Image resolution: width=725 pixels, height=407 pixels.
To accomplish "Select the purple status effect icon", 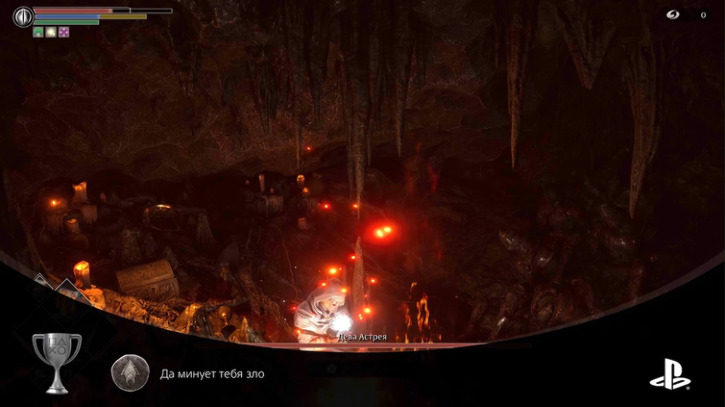I will [x=64, y=32].
